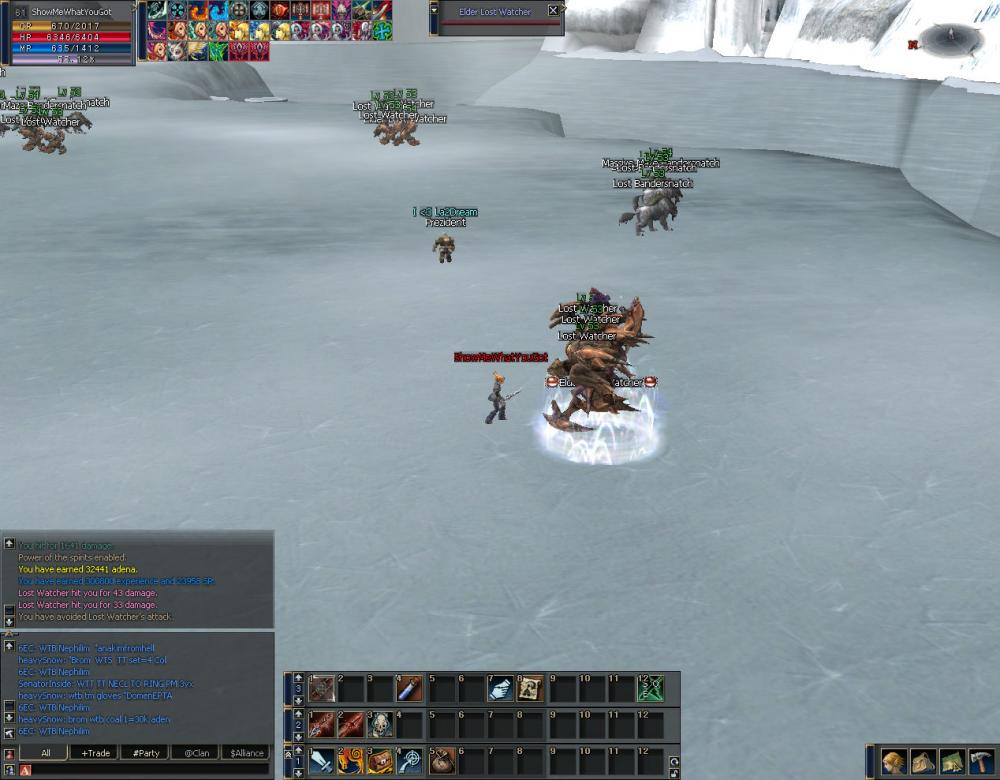The image size is (1000, 780).
Task: Select the #Party chat tab
Action: 146,753
